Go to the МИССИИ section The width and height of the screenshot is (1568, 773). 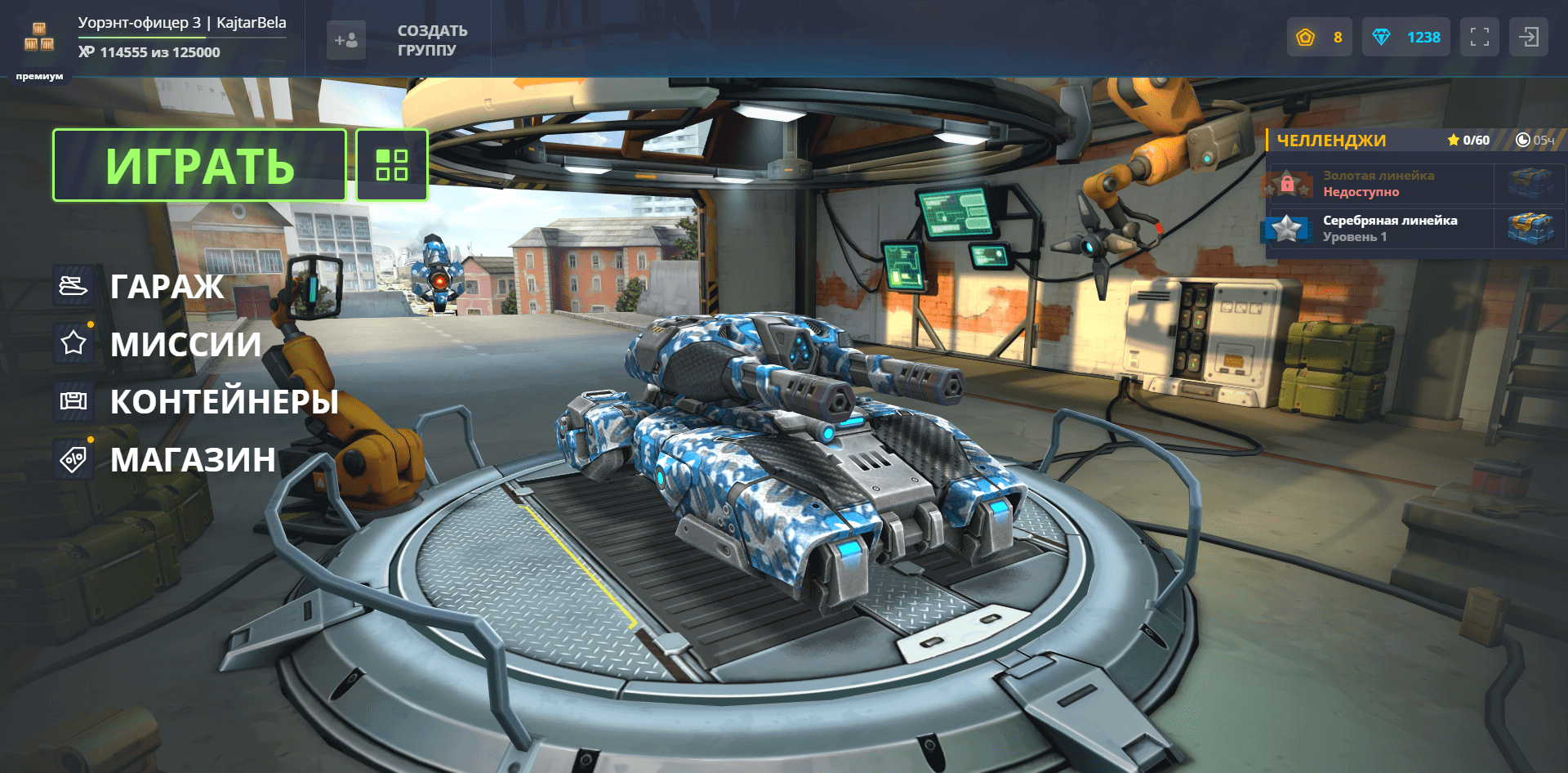pos(185,344)
